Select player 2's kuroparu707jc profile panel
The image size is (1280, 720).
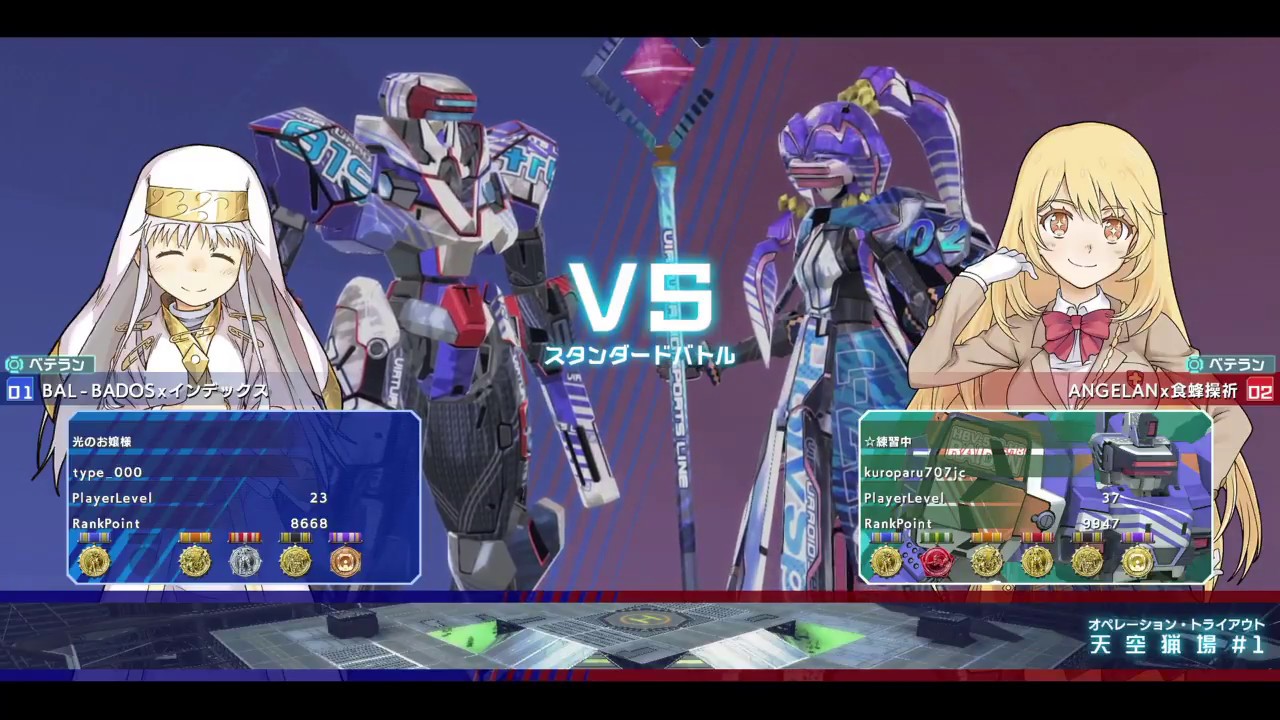pyautogui.click(x=1035, y=496)
